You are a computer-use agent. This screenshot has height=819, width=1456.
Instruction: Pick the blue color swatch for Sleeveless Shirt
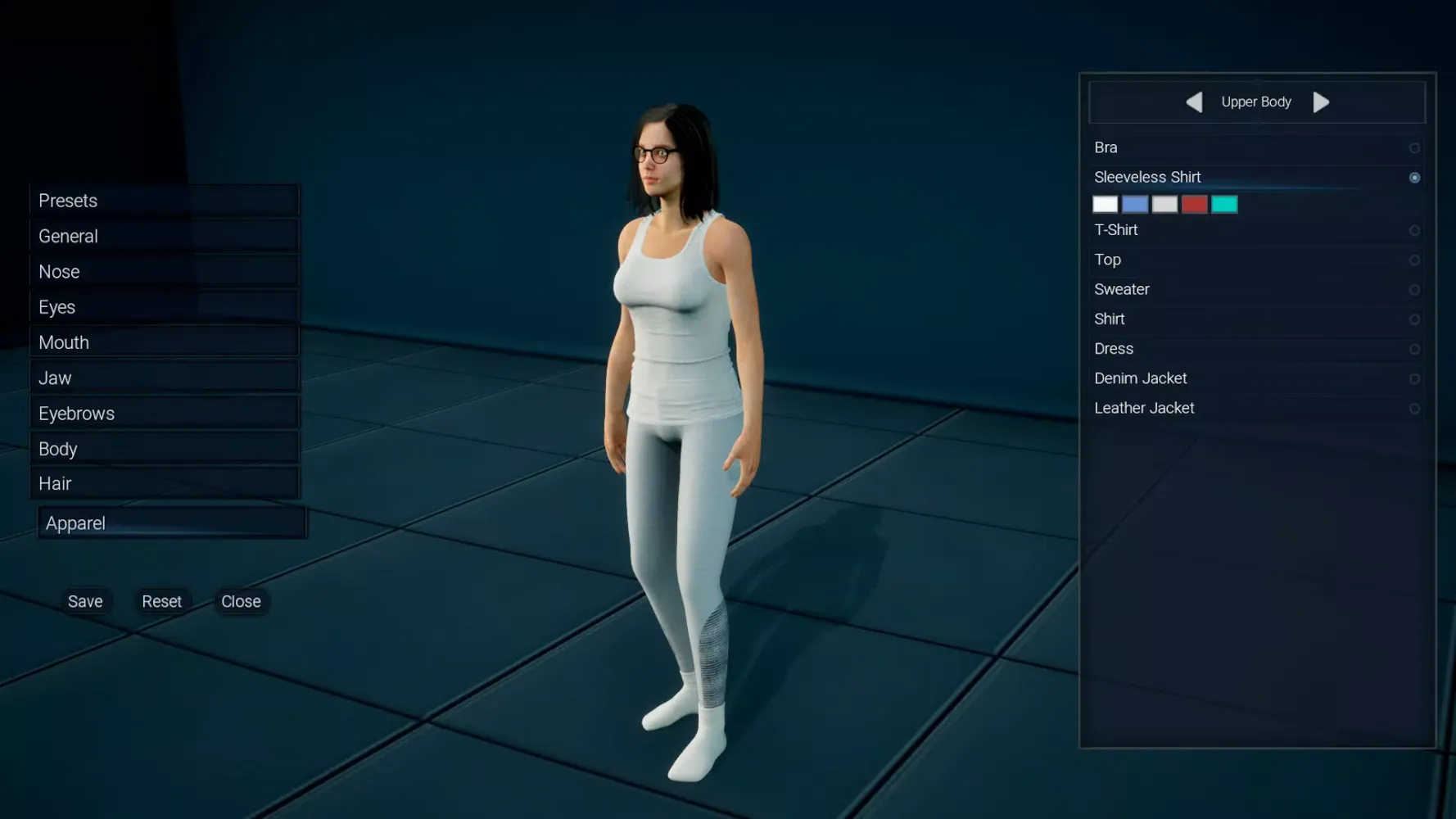pos(1135,203)
